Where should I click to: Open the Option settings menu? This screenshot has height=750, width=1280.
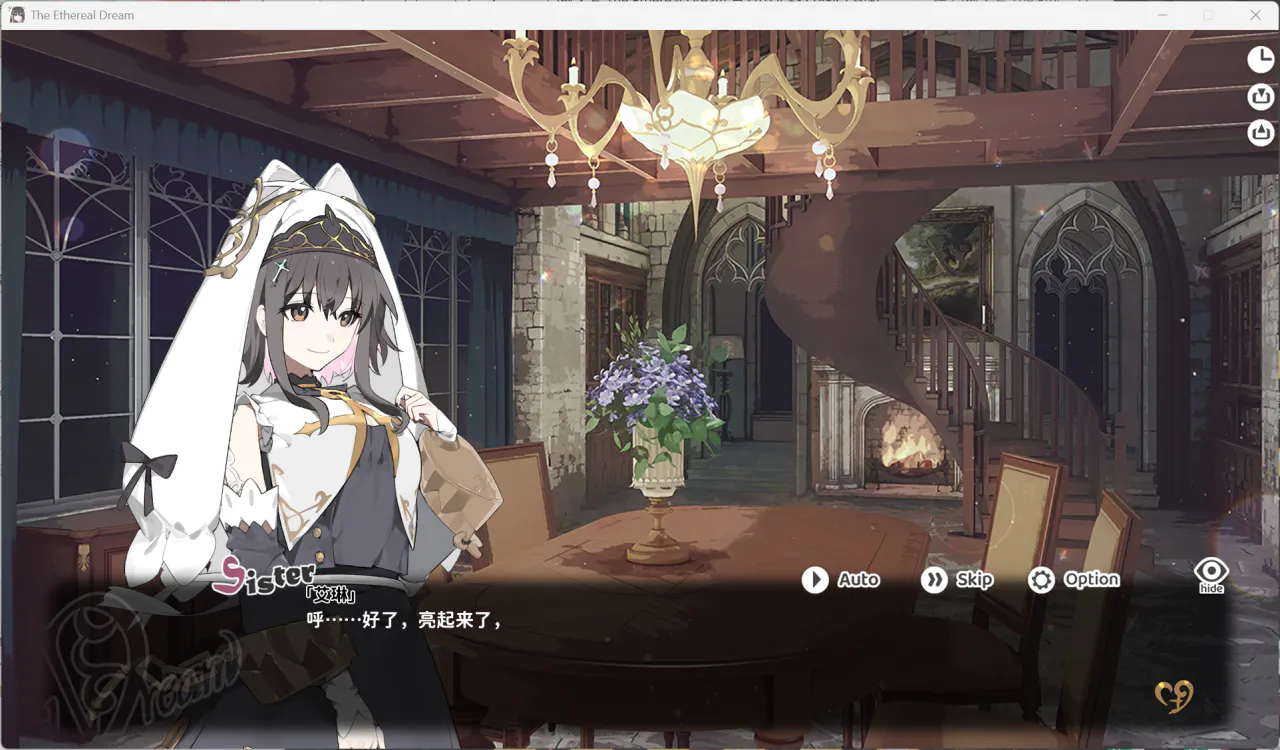click(1074, 580)
